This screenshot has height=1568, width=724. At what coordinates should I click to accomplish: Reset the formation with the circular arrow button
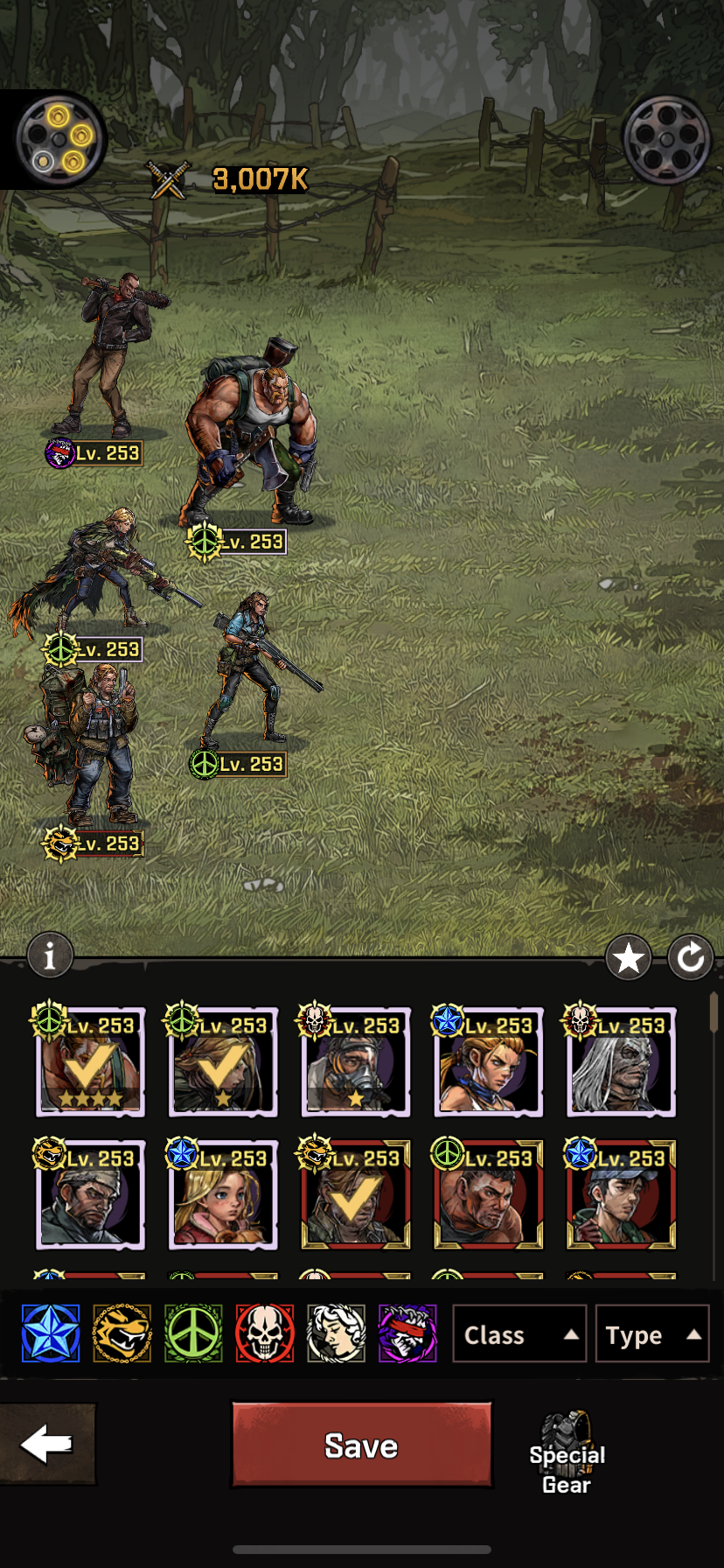click(x=691, y=959)
